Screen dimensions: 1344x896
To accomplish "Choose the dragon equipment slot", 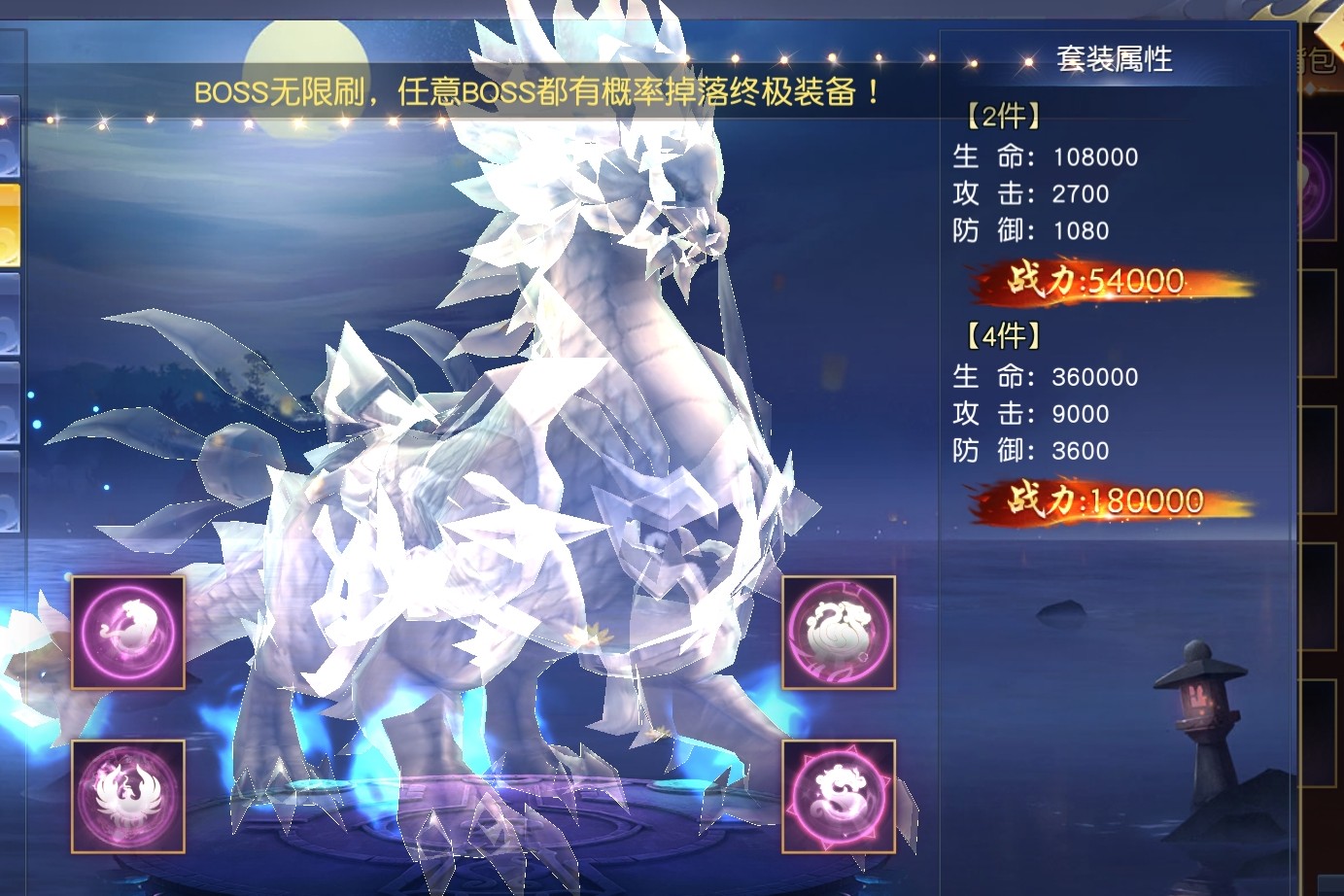I will coord(839,796).
